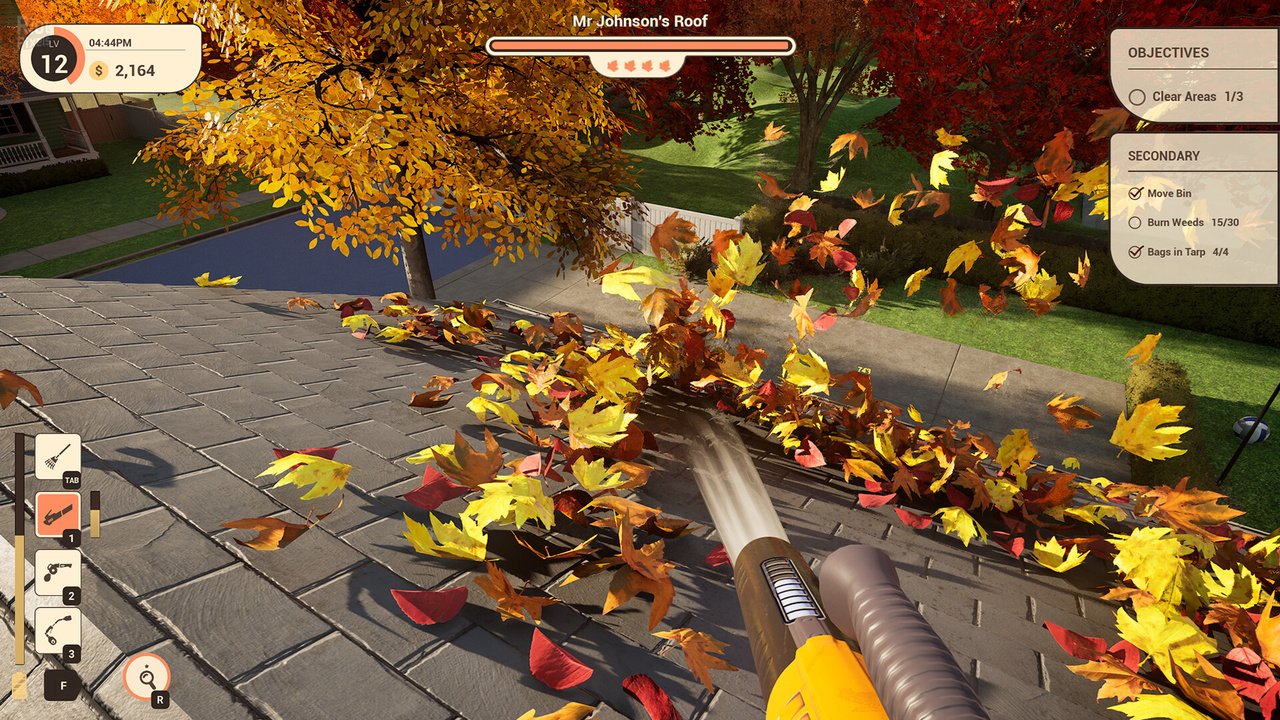Equip the tool in slot 3
This screenshot has height=720, width=1280.
point(57,630)
